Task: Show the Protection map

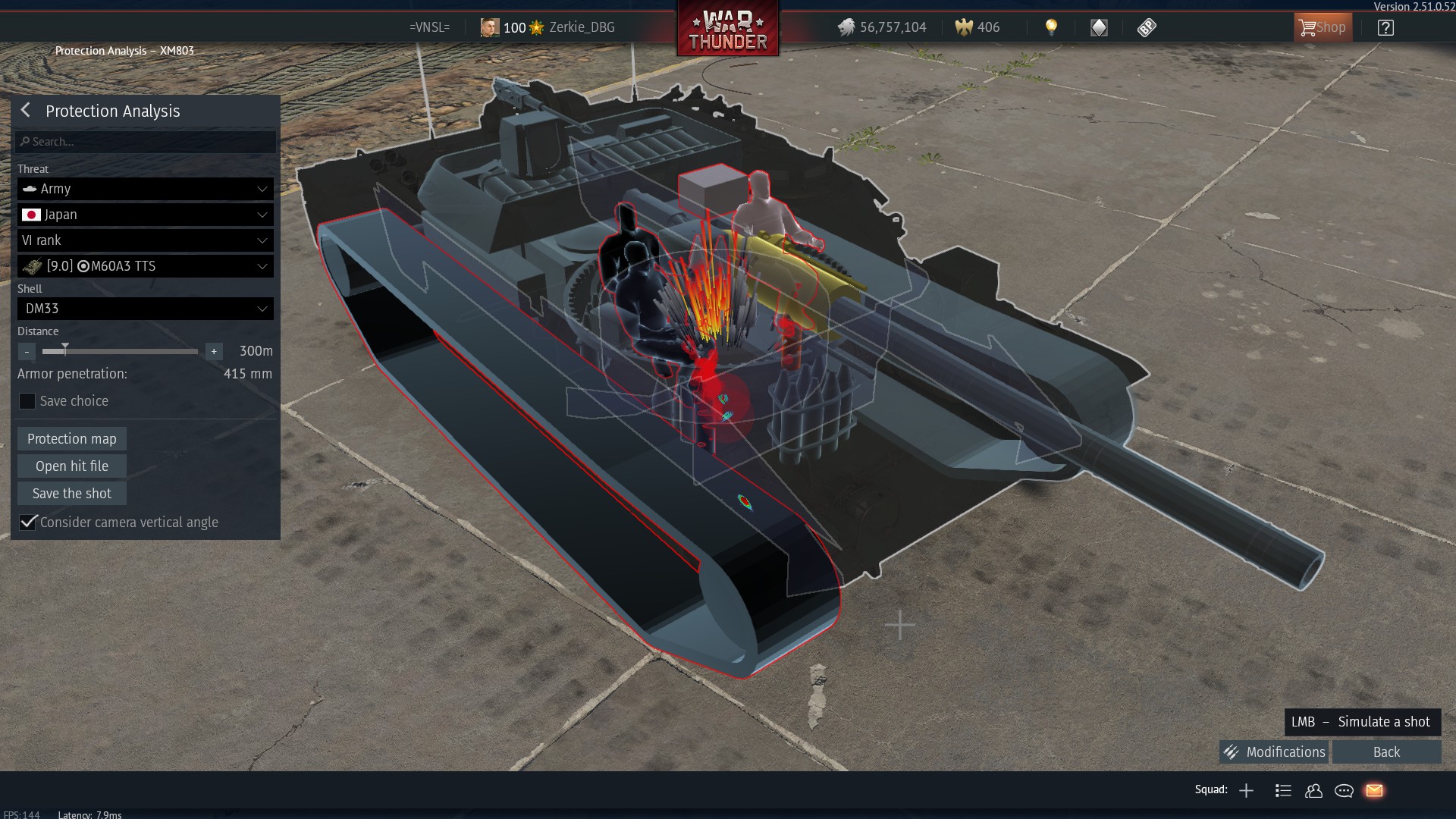Action: pos(72,439)
